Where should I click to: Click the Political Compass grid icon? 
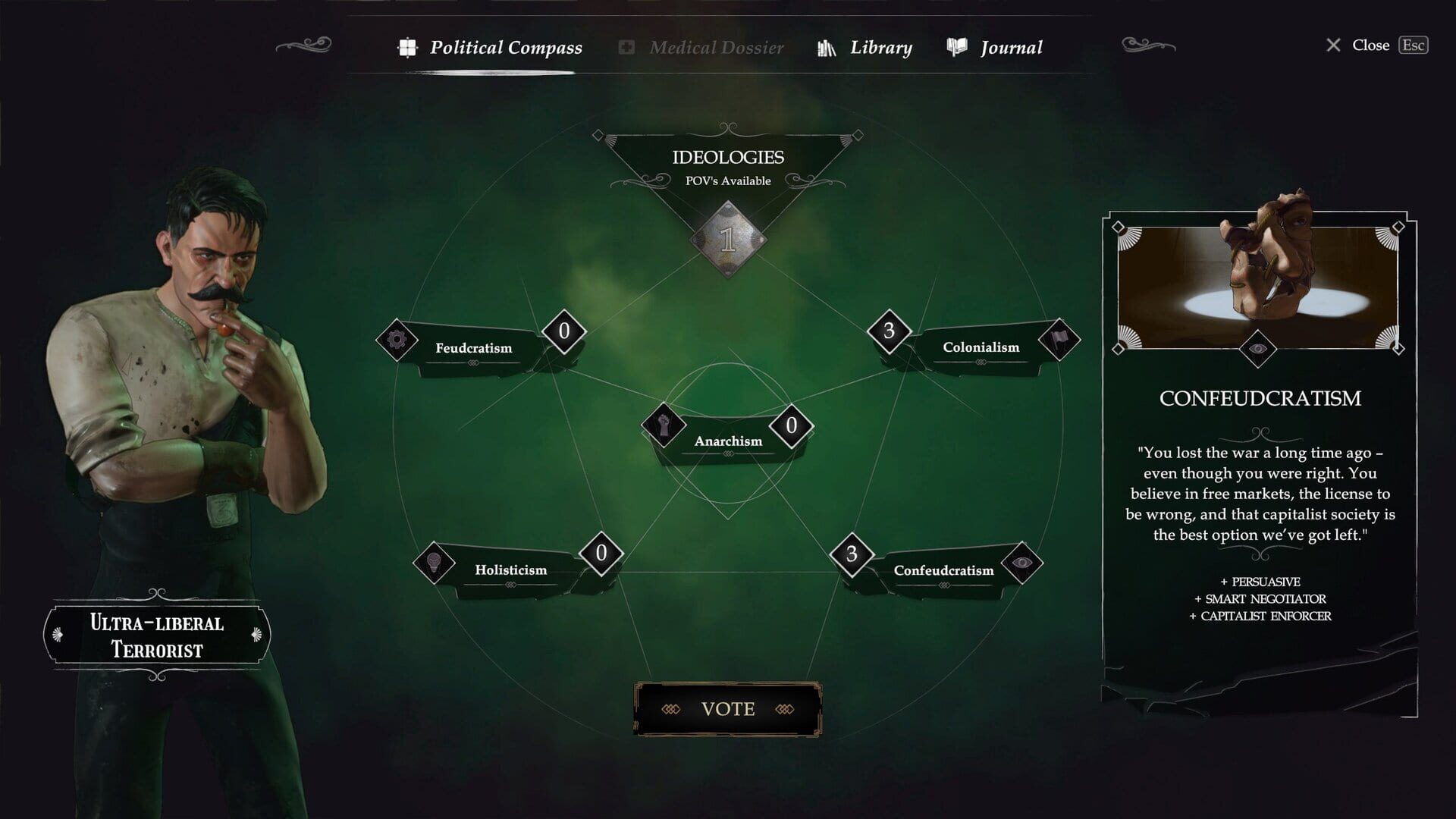pos(408,46)
